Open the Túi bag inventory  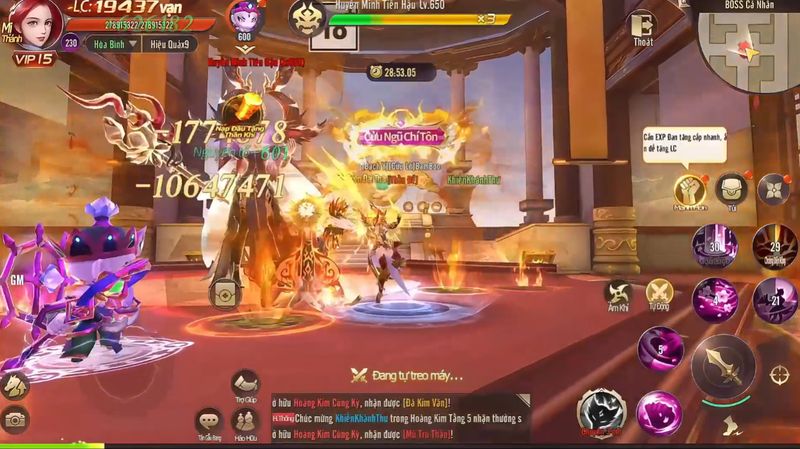tap(732, 188)
